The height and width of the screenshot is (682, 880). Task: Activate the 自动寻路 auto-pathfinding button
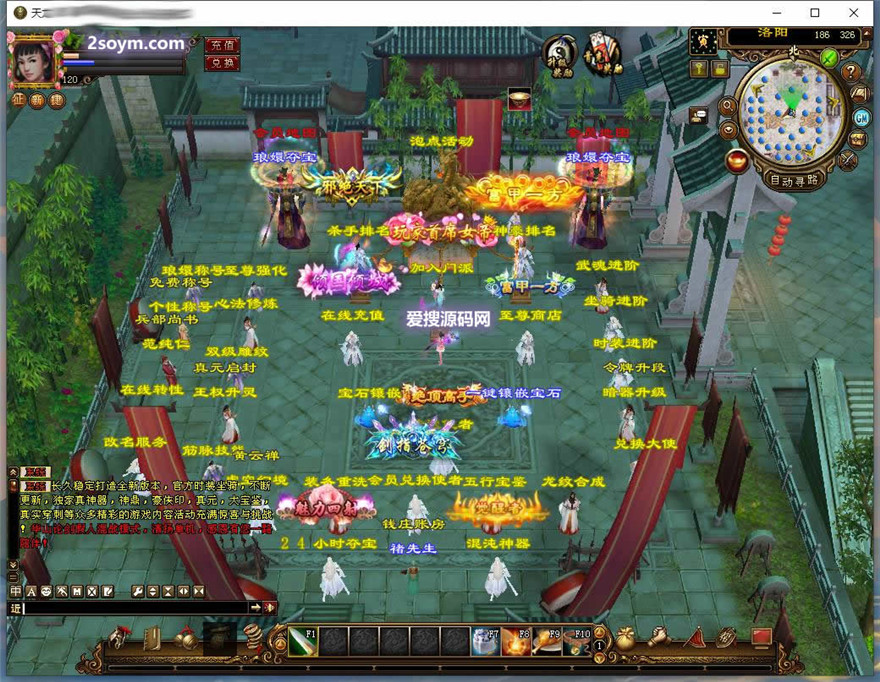(x=795, y=181)
